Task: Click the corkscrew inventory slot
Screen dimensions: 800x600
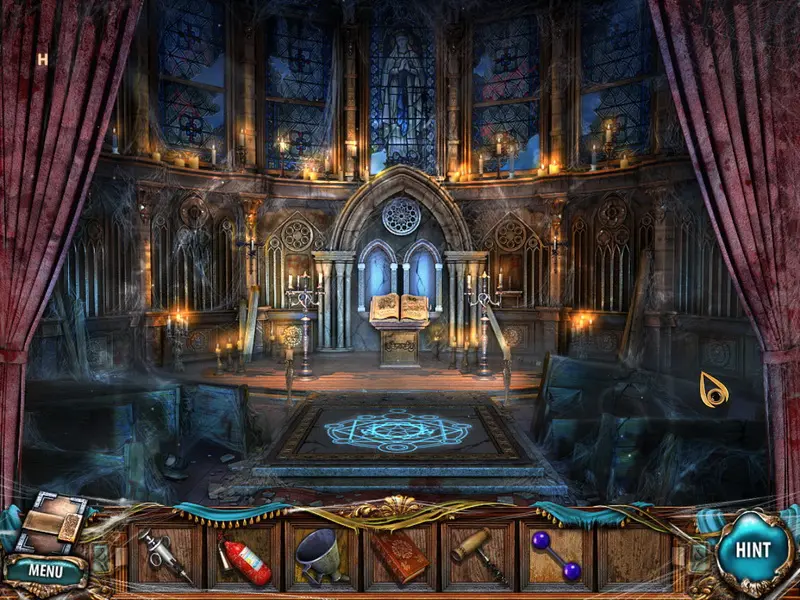Action: (478, 555)
